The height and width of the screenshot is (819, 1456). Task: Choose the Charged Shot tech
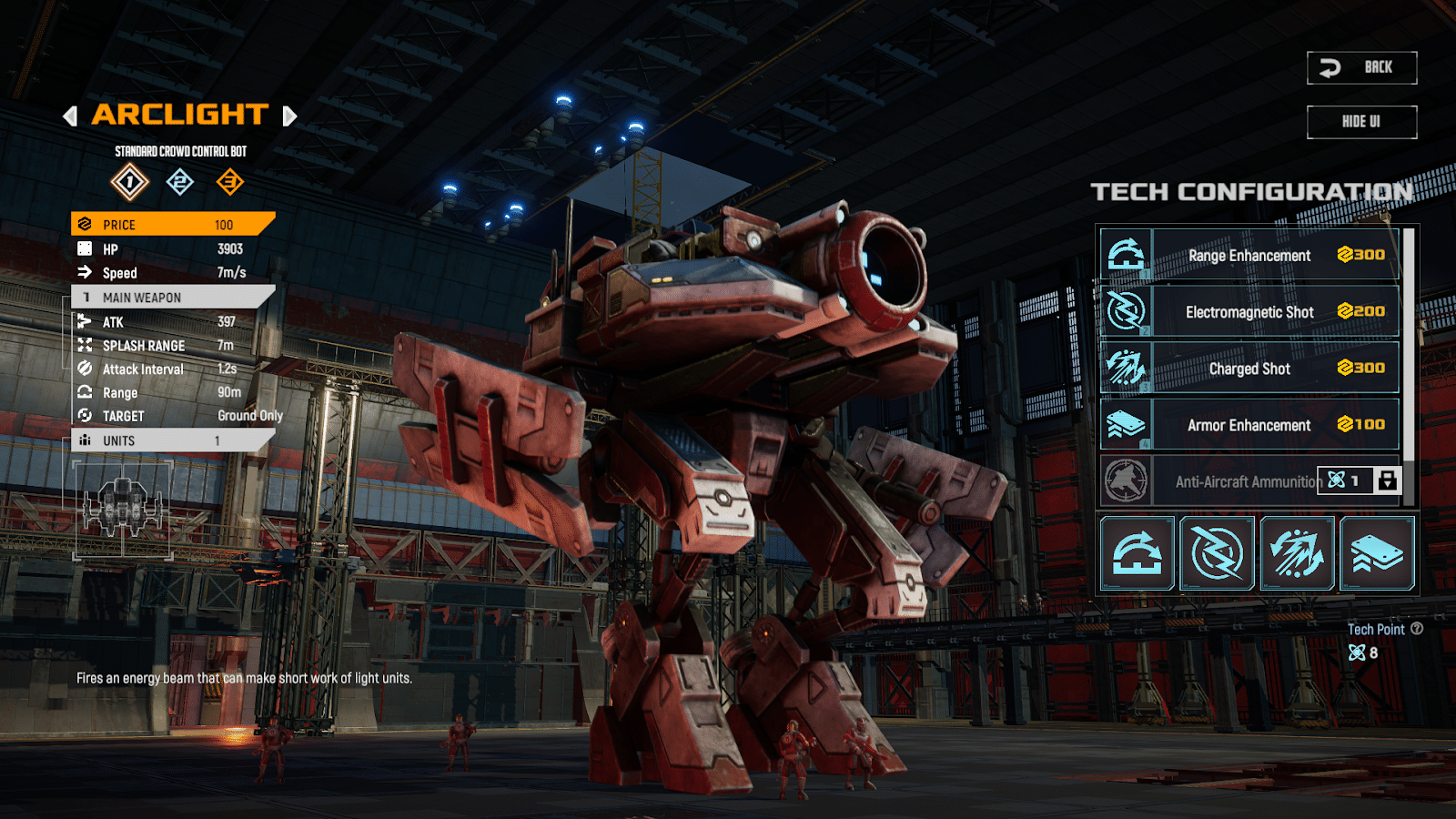[x=1249, y=369]
